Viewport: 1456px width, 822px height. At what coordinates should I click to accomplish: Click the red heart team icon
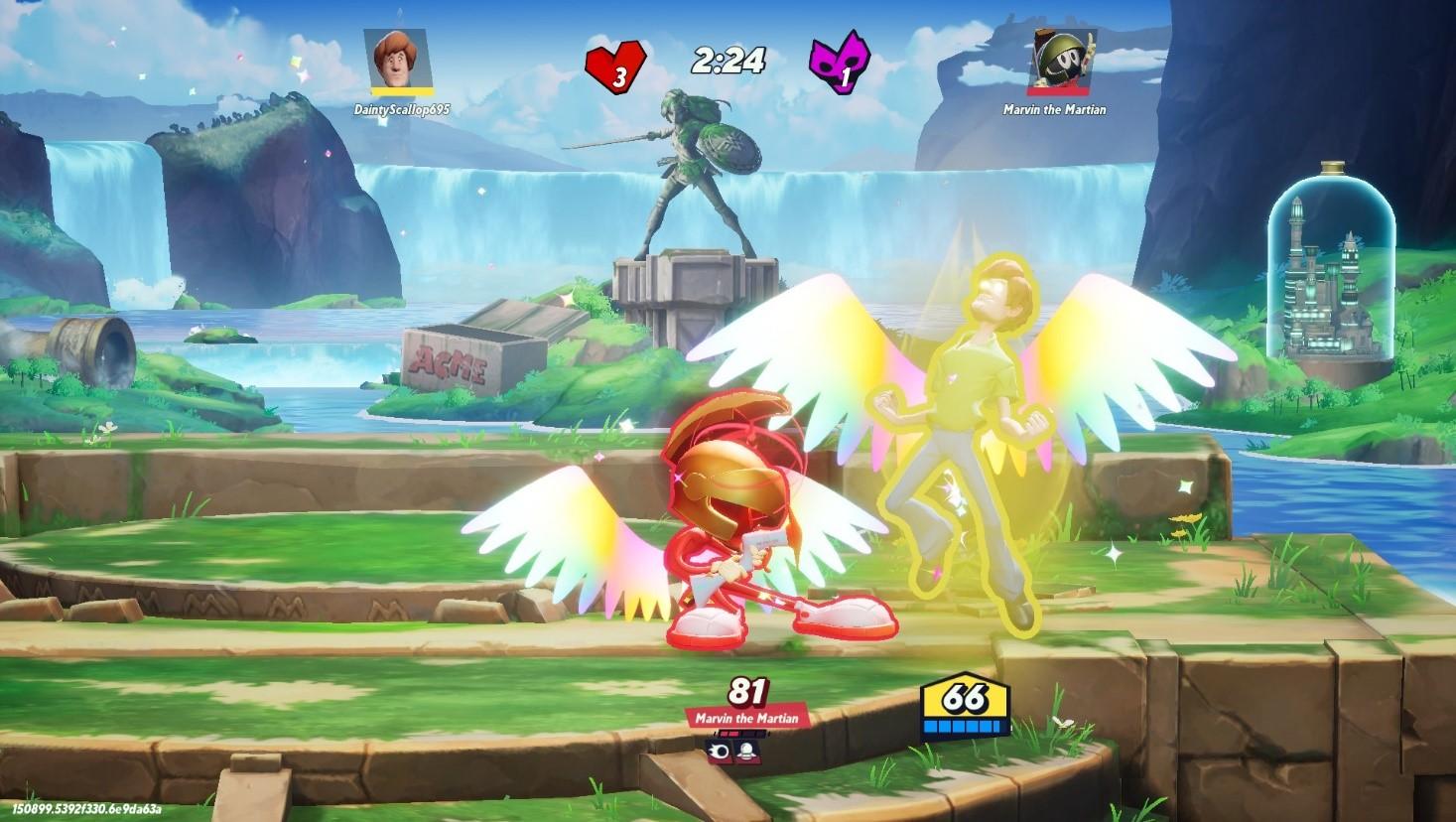click(x=615, y=67)
